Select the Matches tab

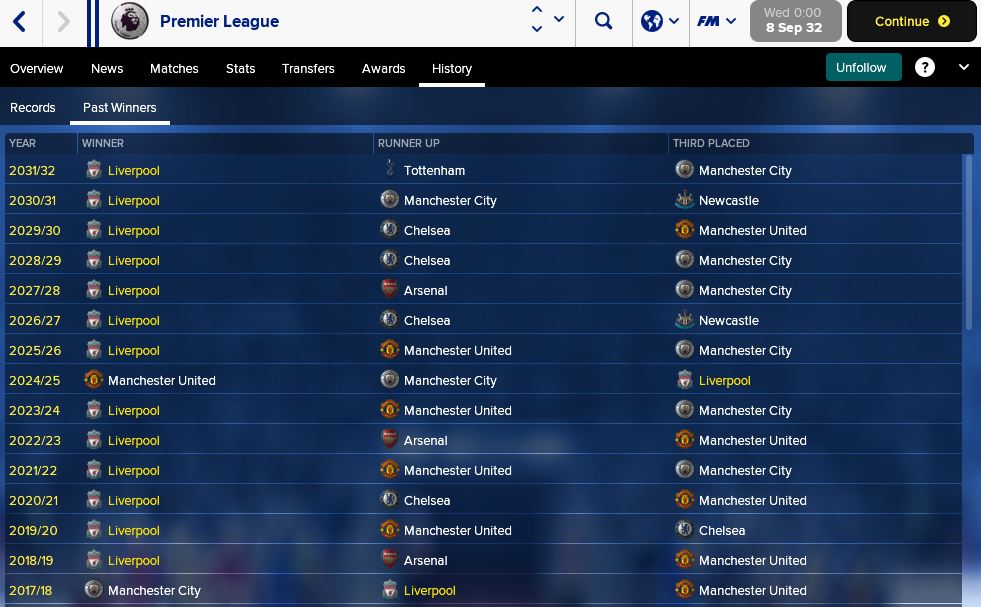pos(174,69)
